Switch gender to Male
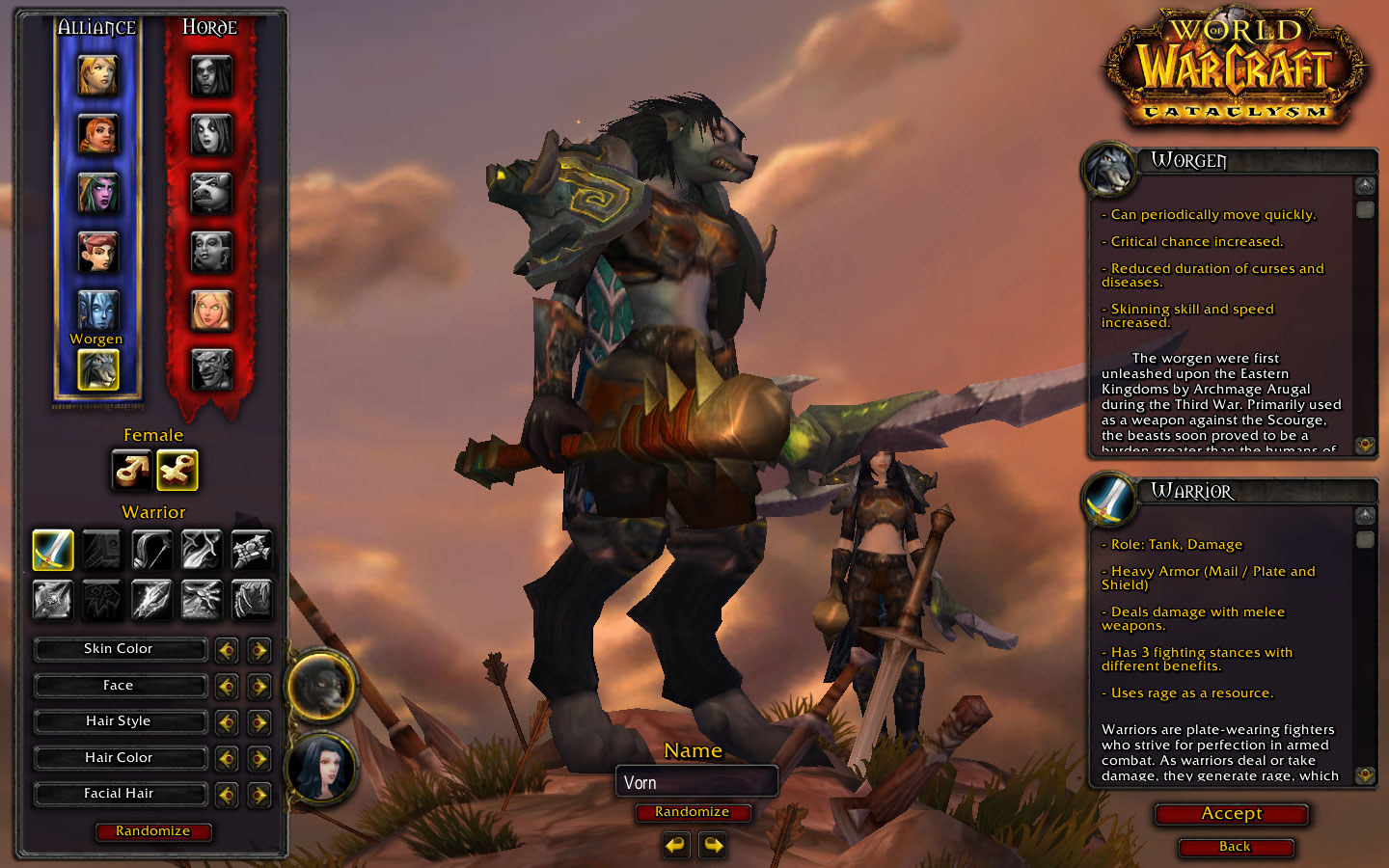 point(131,471)
